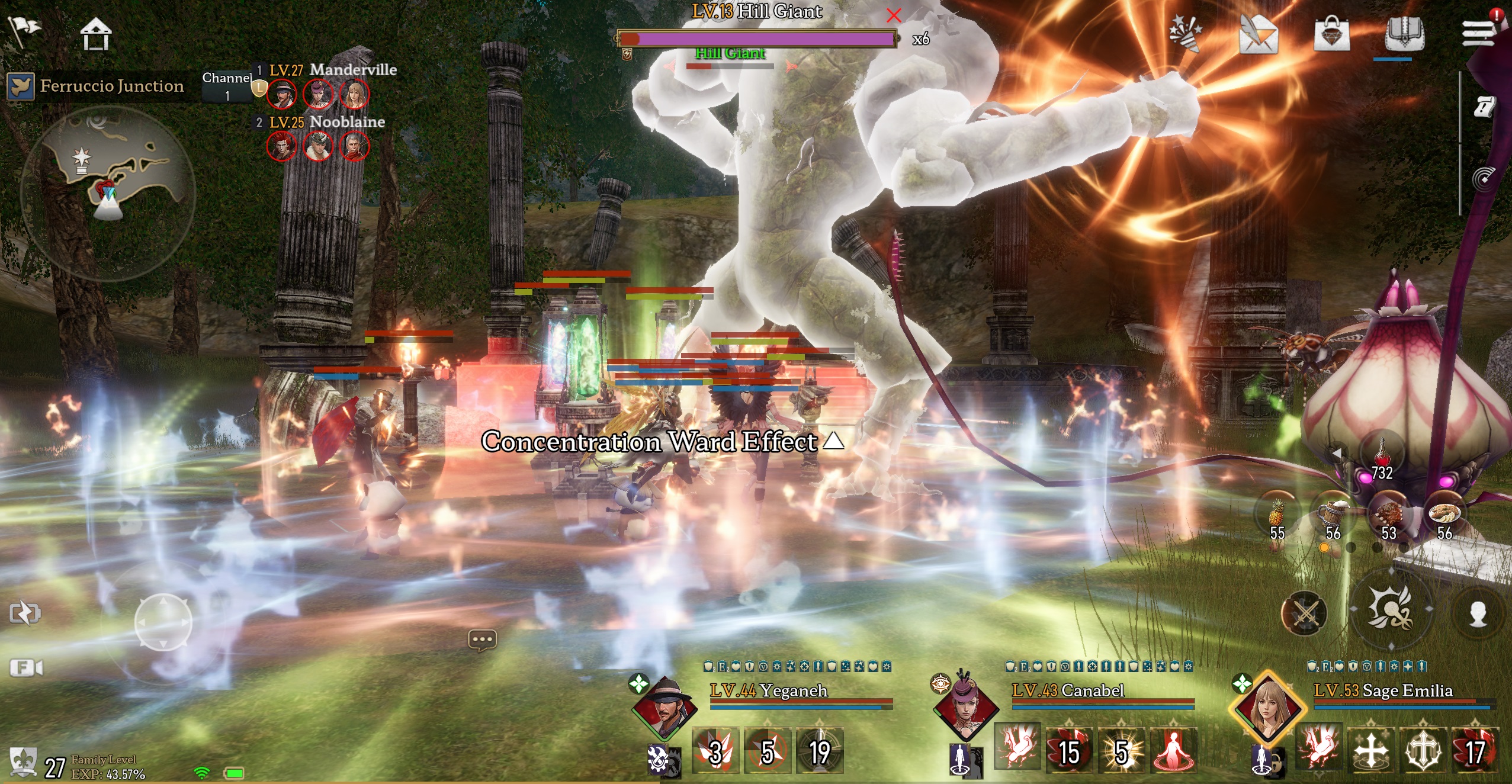Click the flag icon at top left
The width and height of the screenshot is (1512, 784).
pyautogui.click(x=24, y=30)
